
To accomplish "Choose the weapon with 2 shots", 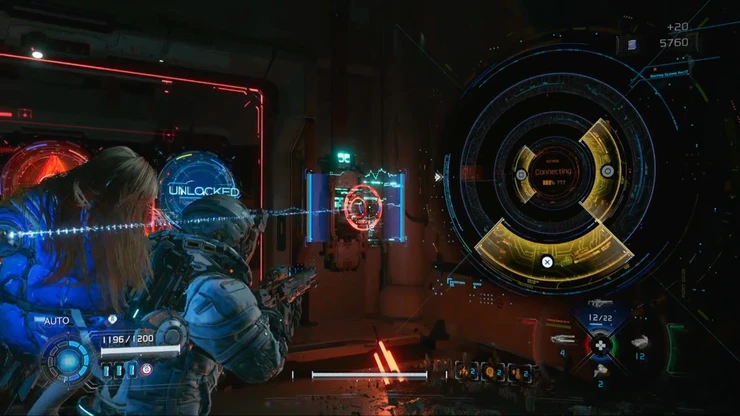I will (x=600, y=371).
